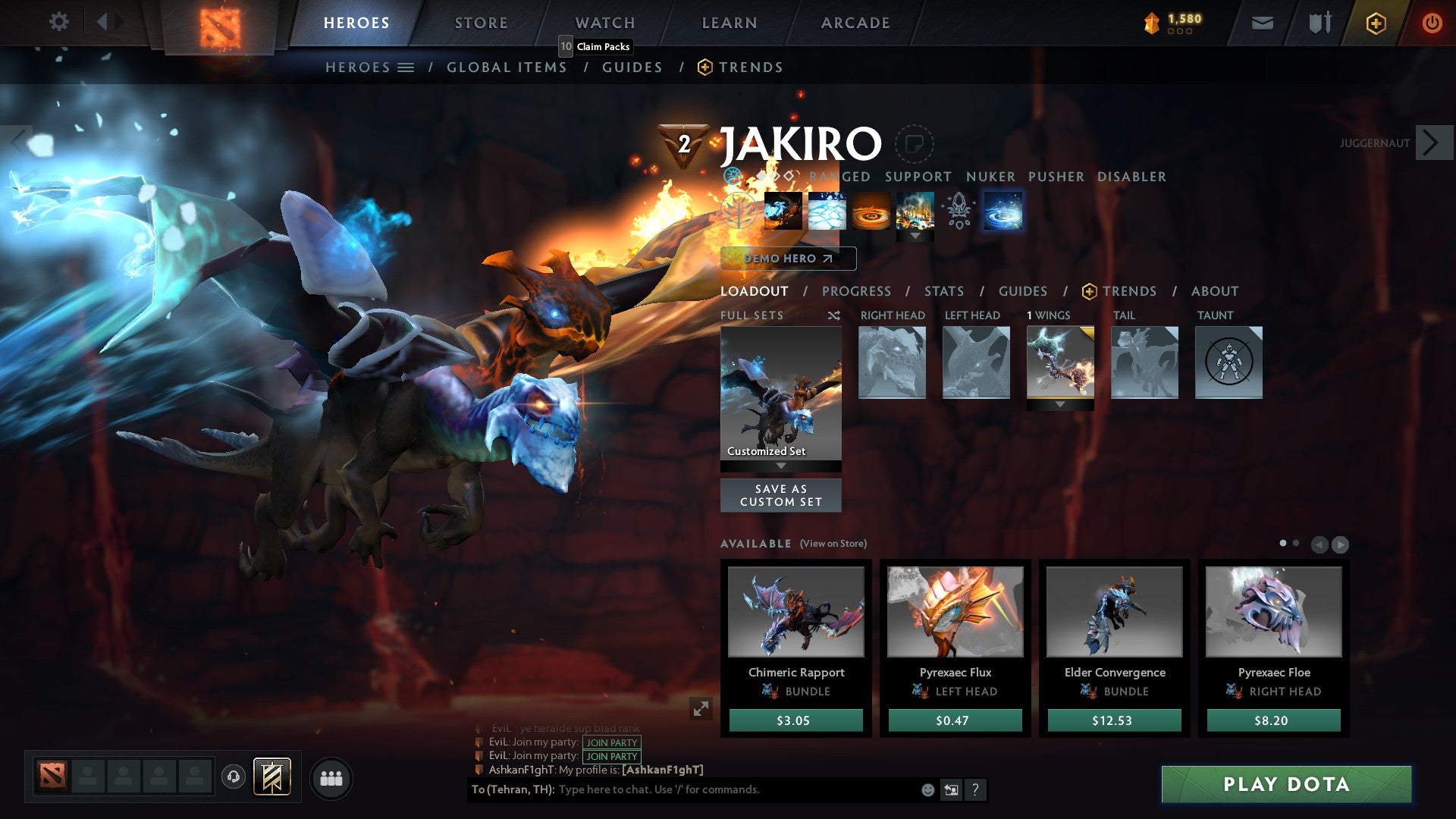This screenshot has width=1456, height=819.
Task: Open Dota Plus page via hexagon plus icon
Action: (x=1376, y=23)
